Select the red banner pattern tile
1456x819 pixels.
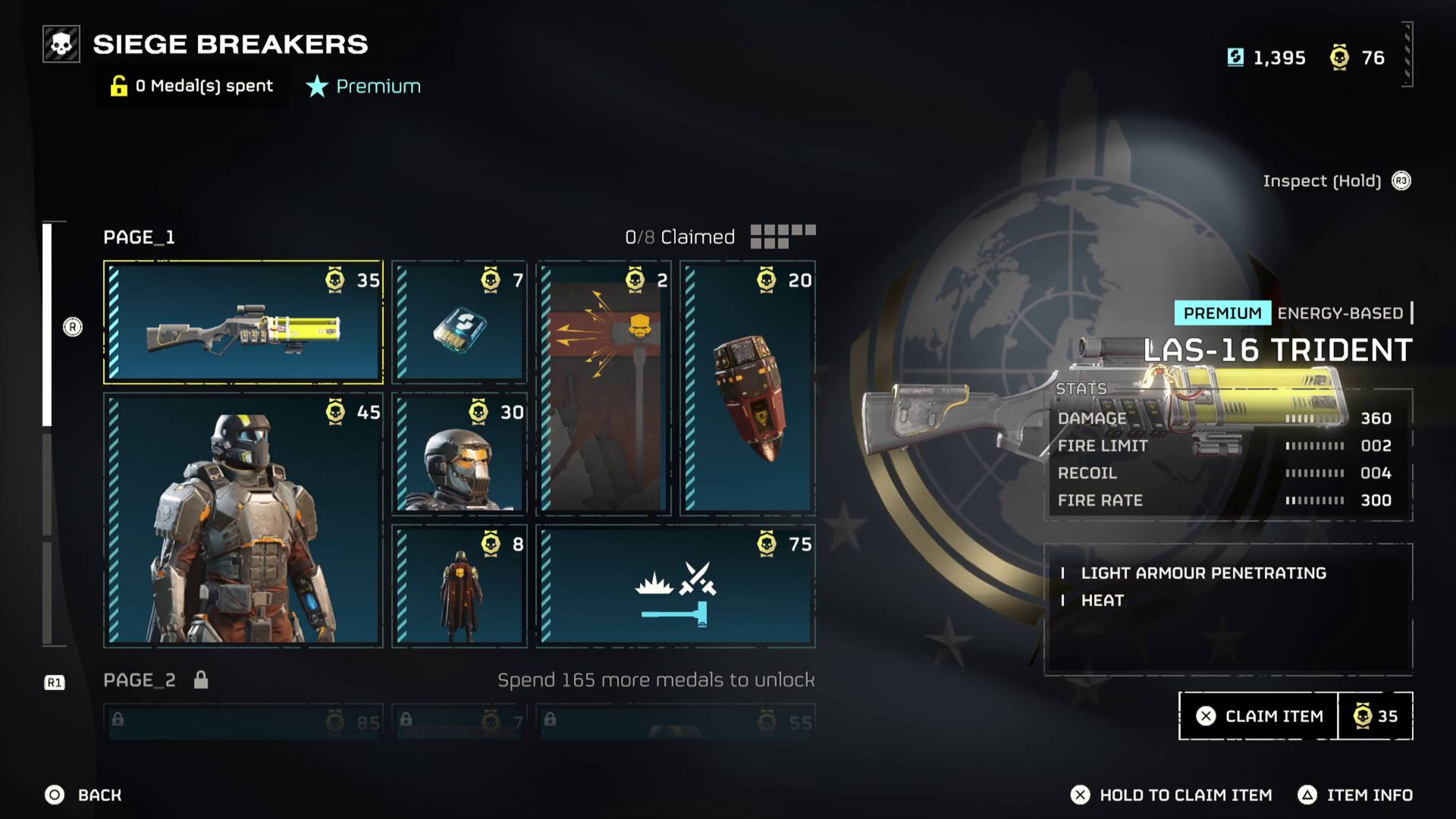pos(604,387)
